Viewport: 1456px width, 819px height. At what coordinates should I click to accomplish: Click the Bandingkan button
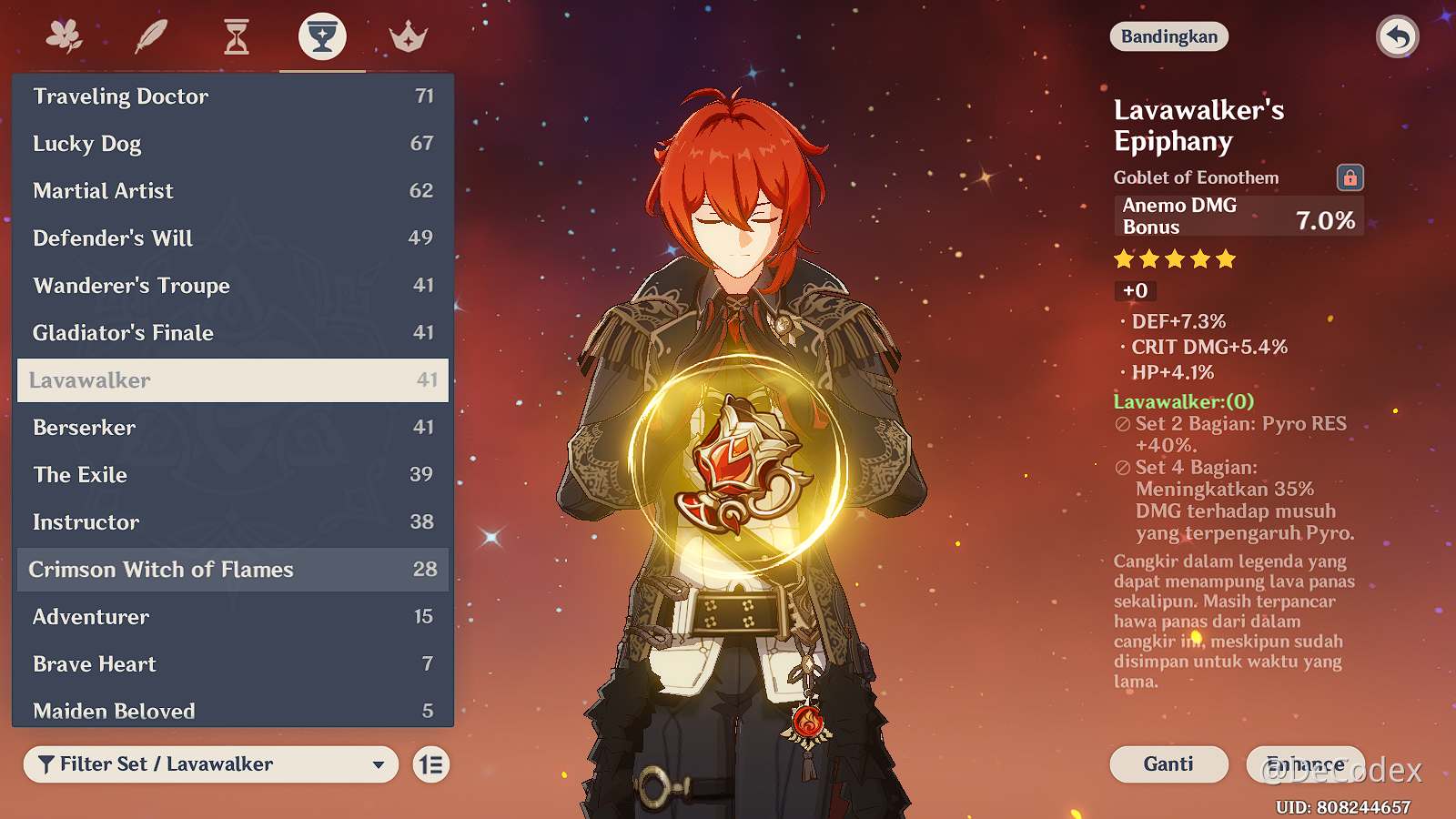coord(1168,36)
